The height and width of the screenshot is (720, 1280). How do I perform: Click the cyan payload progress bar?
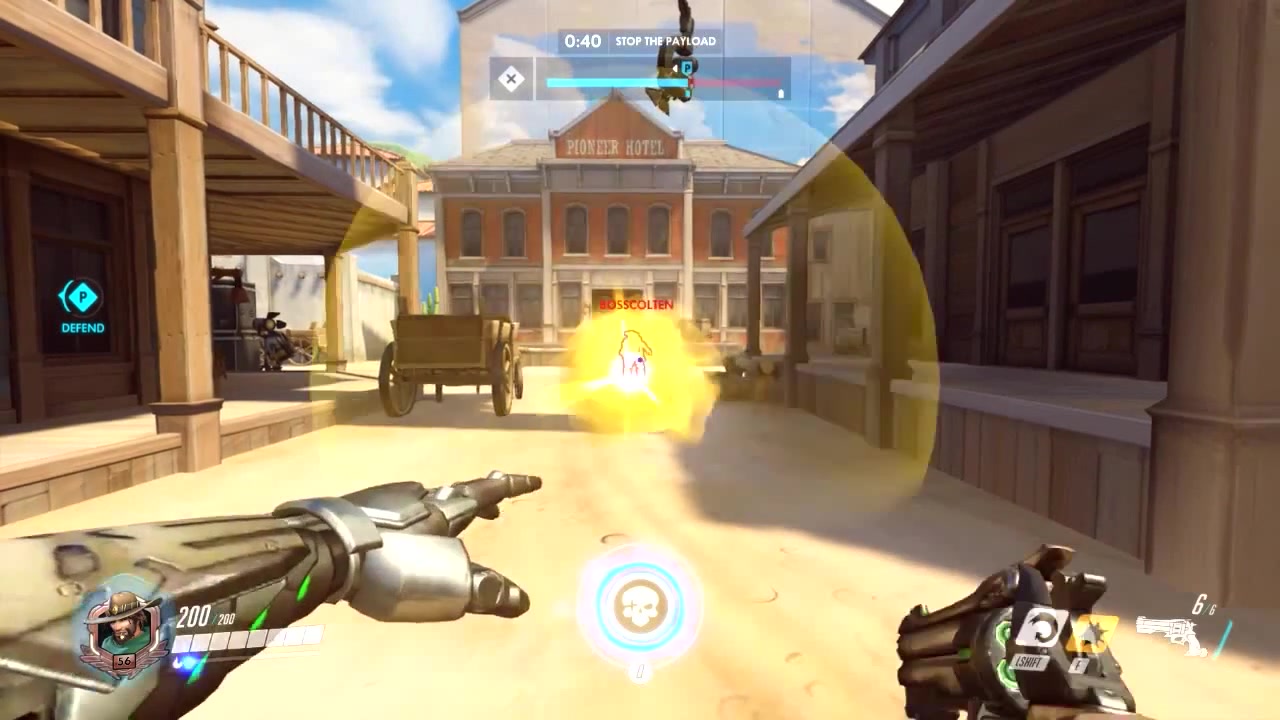click(x=610, y=82)
